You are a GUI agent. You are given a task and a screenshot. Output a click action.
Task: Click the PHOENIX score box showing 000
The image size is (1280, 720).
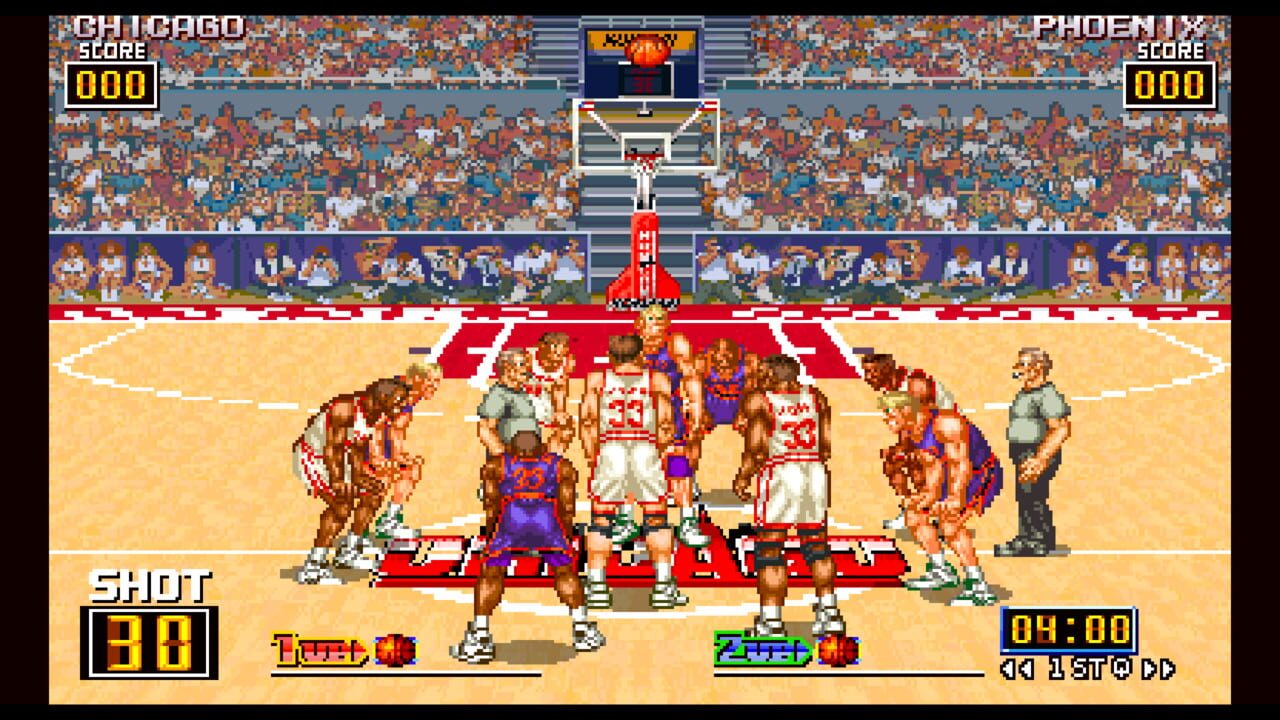(x=1172, y=83)
